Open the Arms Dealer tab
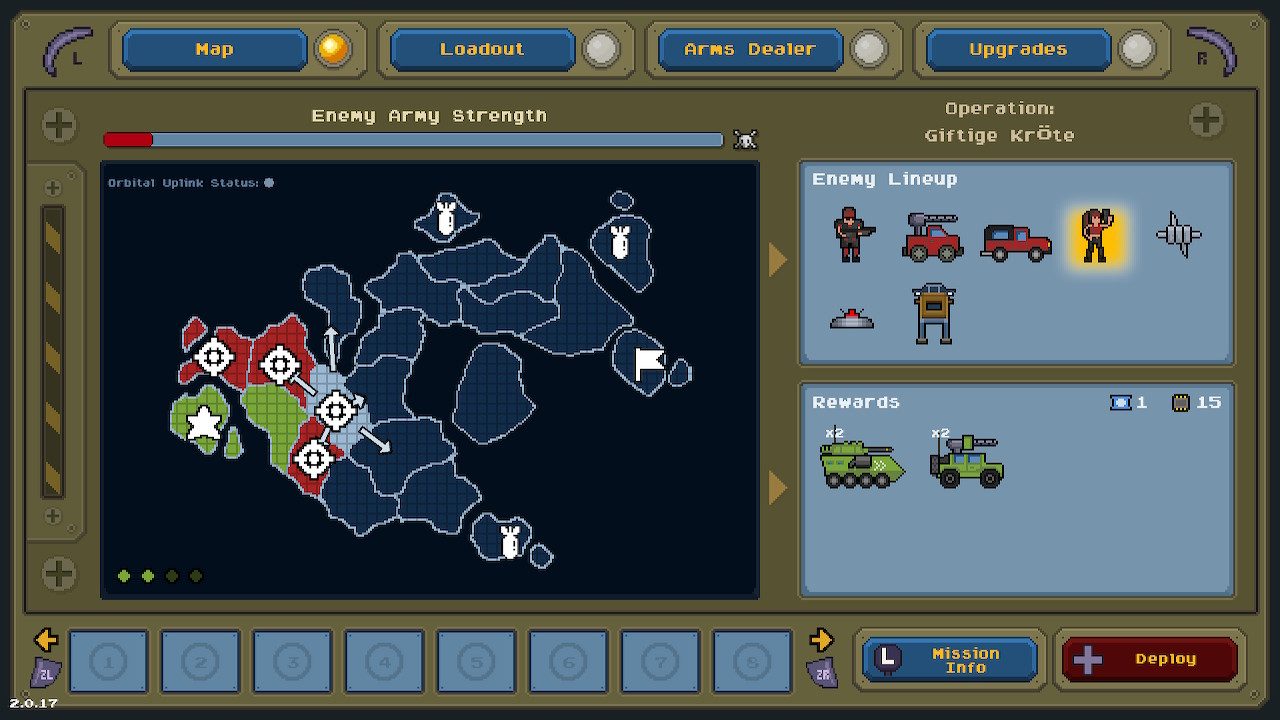1280x720 pixels. pos(748,49)
